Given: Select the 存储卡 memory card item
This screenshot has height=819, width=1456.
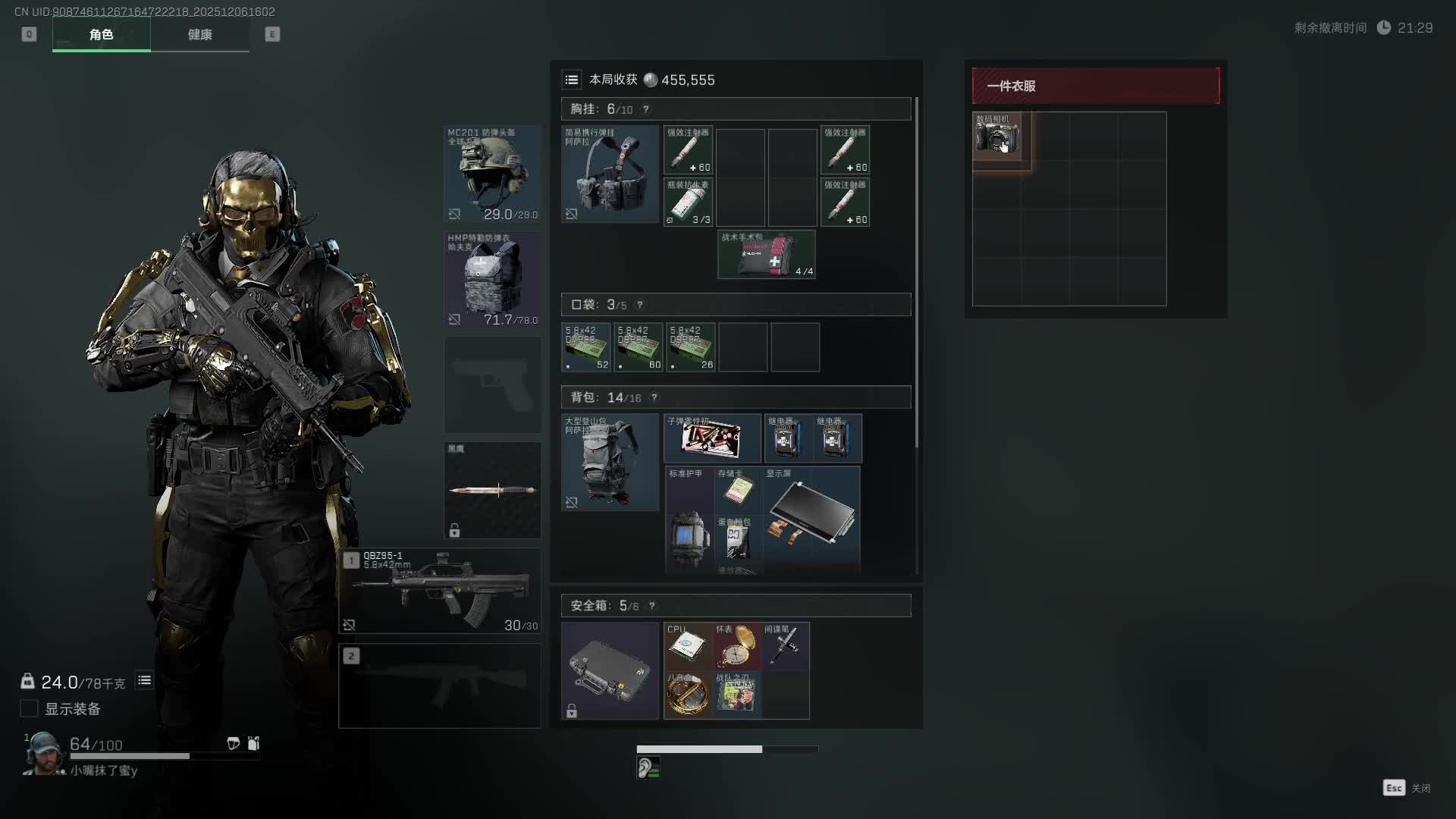Looking at the screenshot, I should pyautogui.click(x=737, y=489).
